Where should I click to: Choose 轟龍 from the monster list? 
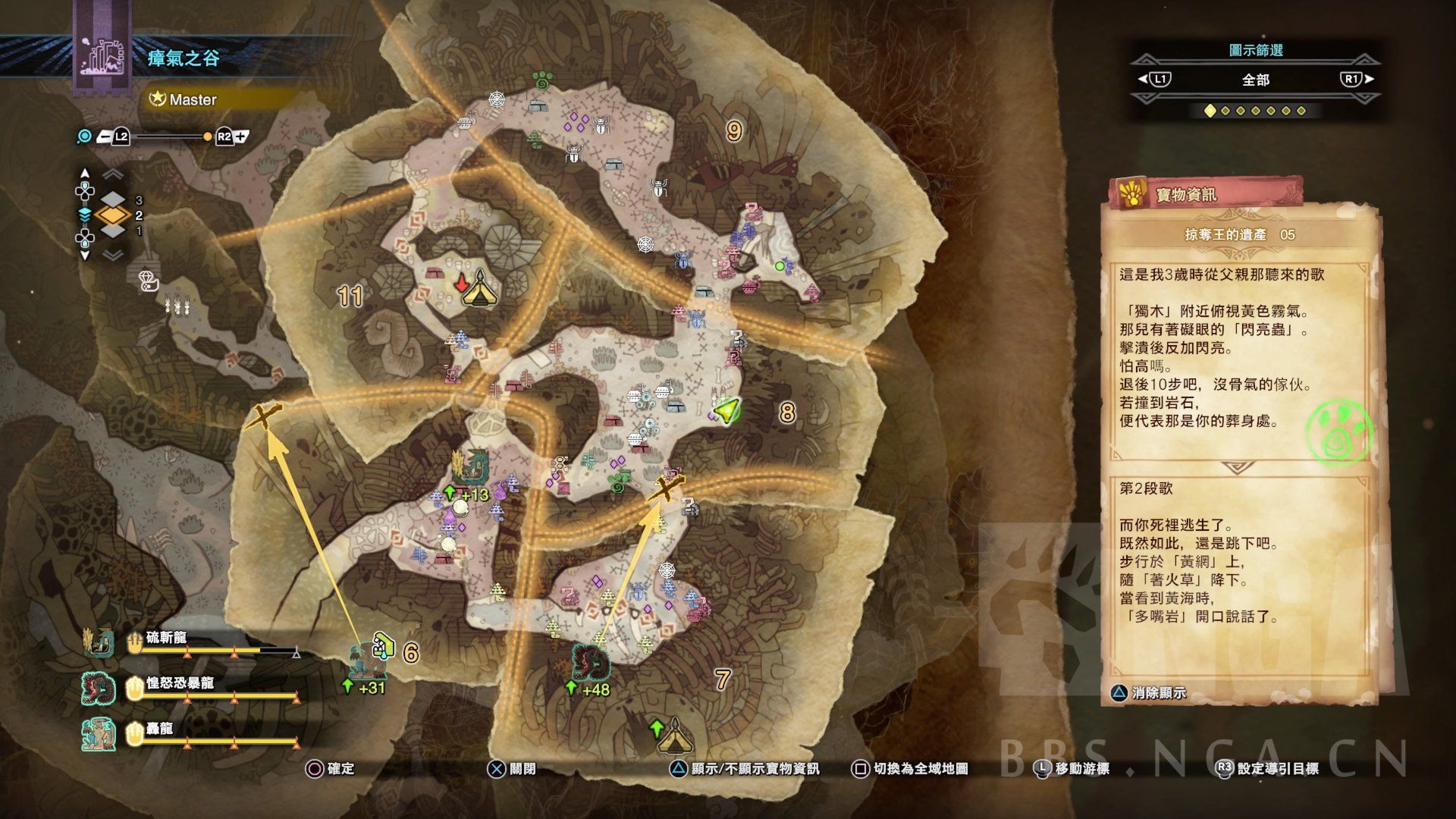click(x=159, y=730)
